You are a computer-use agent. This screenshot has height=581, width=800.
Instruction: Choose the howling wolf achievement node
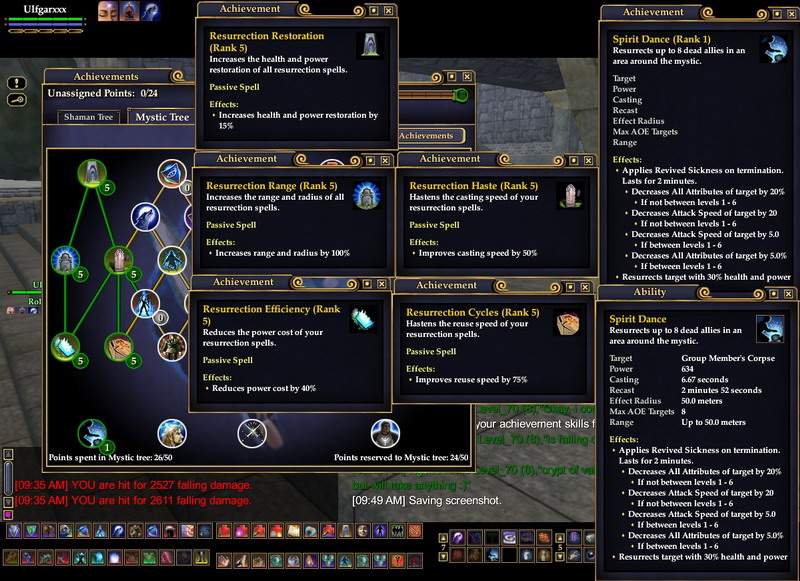(146, 216)
